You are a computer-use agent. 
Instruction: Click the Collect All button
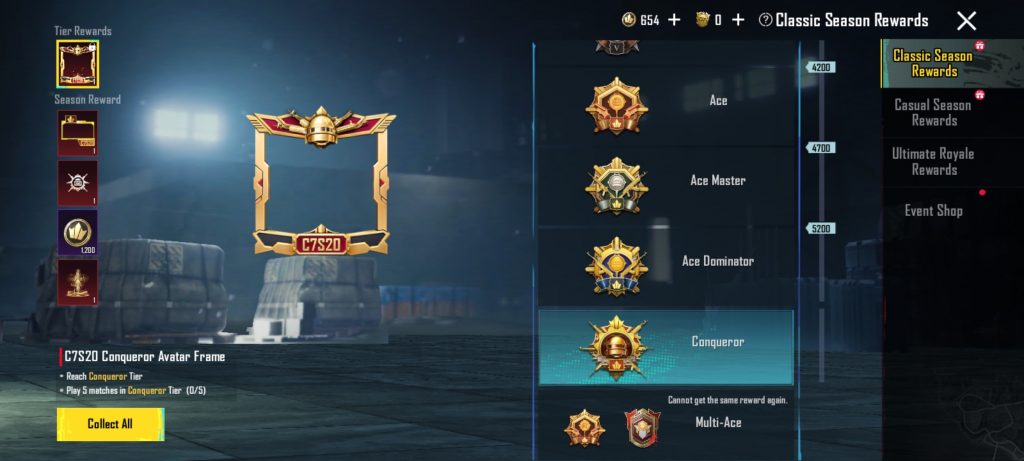[x=110, y=424]
